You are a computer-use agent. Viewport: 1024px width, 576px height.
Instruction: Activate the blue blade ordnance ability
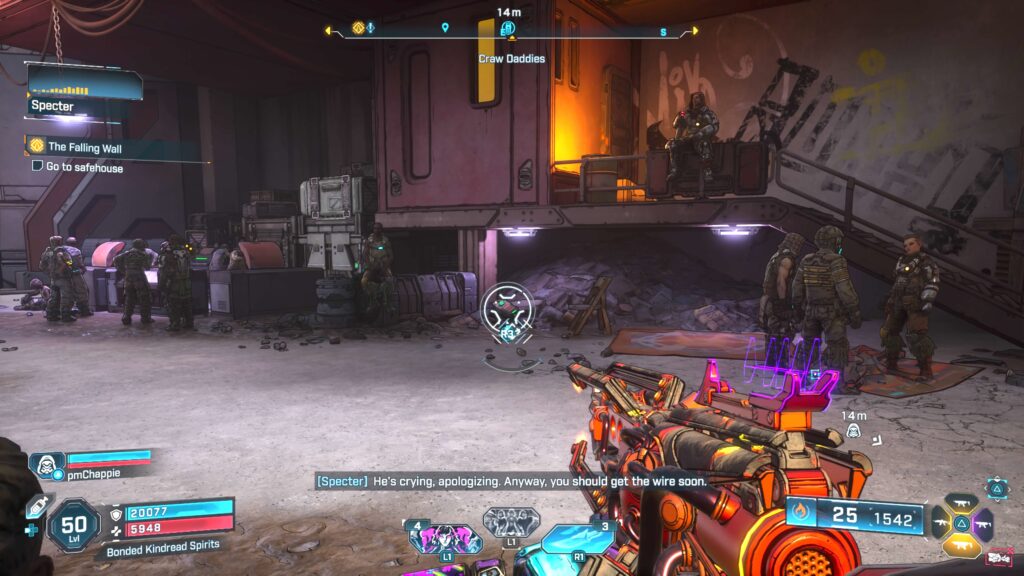tap(580, 541)
